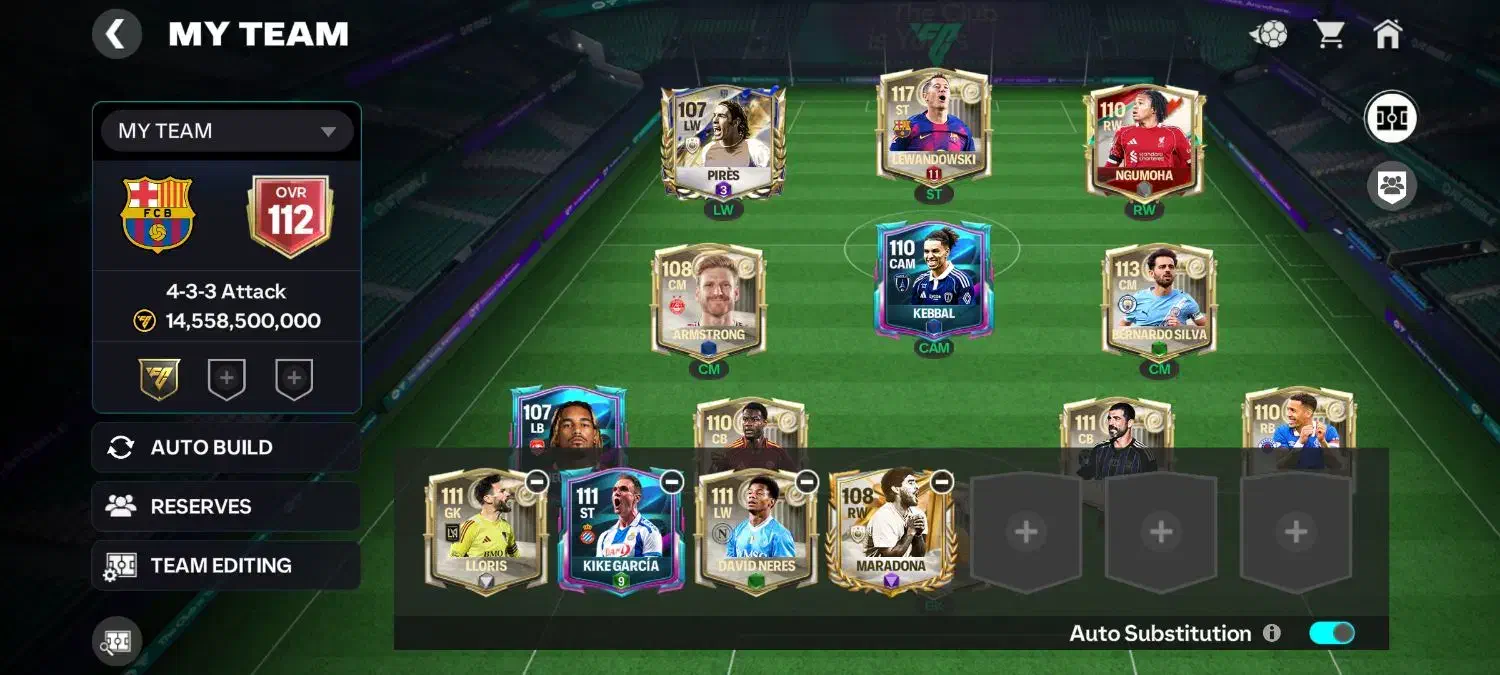Return to the home screen

point(1387,35)
